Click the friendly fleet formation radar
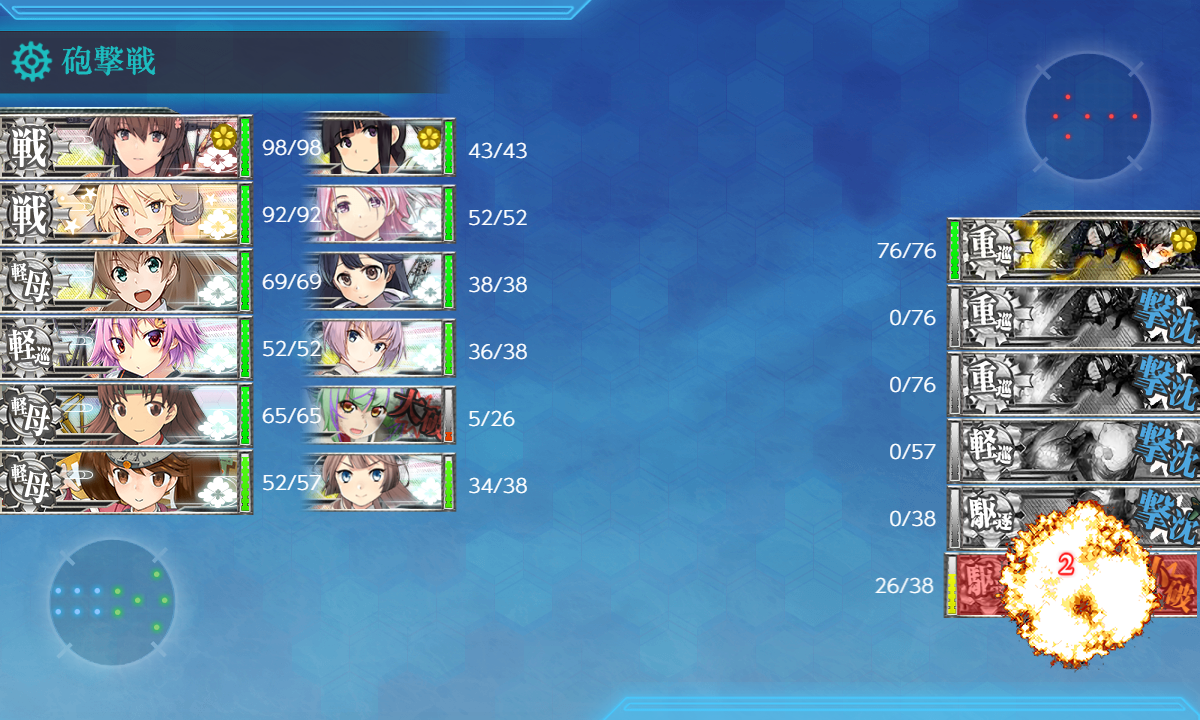 click(x=112, y=602)
